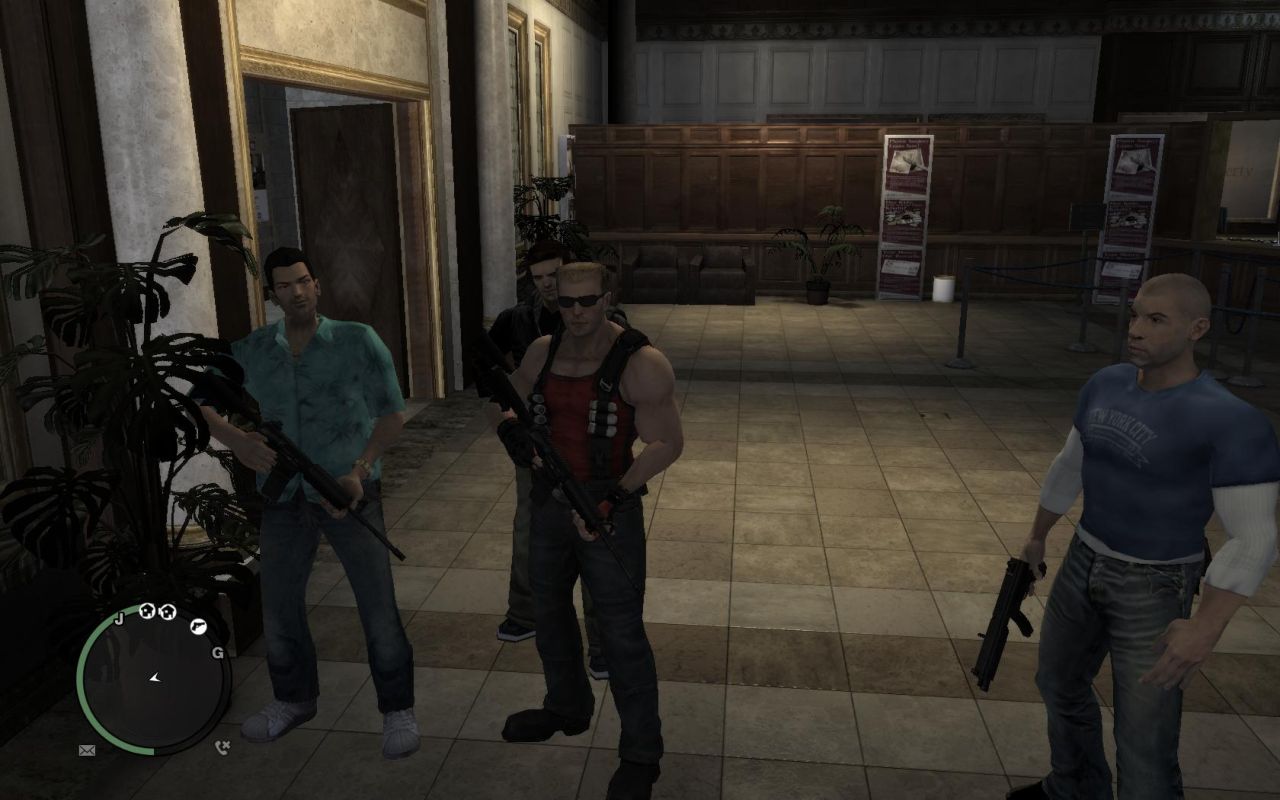The width and height of the screenshot is (1280, 800).
Task: Click the missed call phone icon
Action: click(222, 745)
